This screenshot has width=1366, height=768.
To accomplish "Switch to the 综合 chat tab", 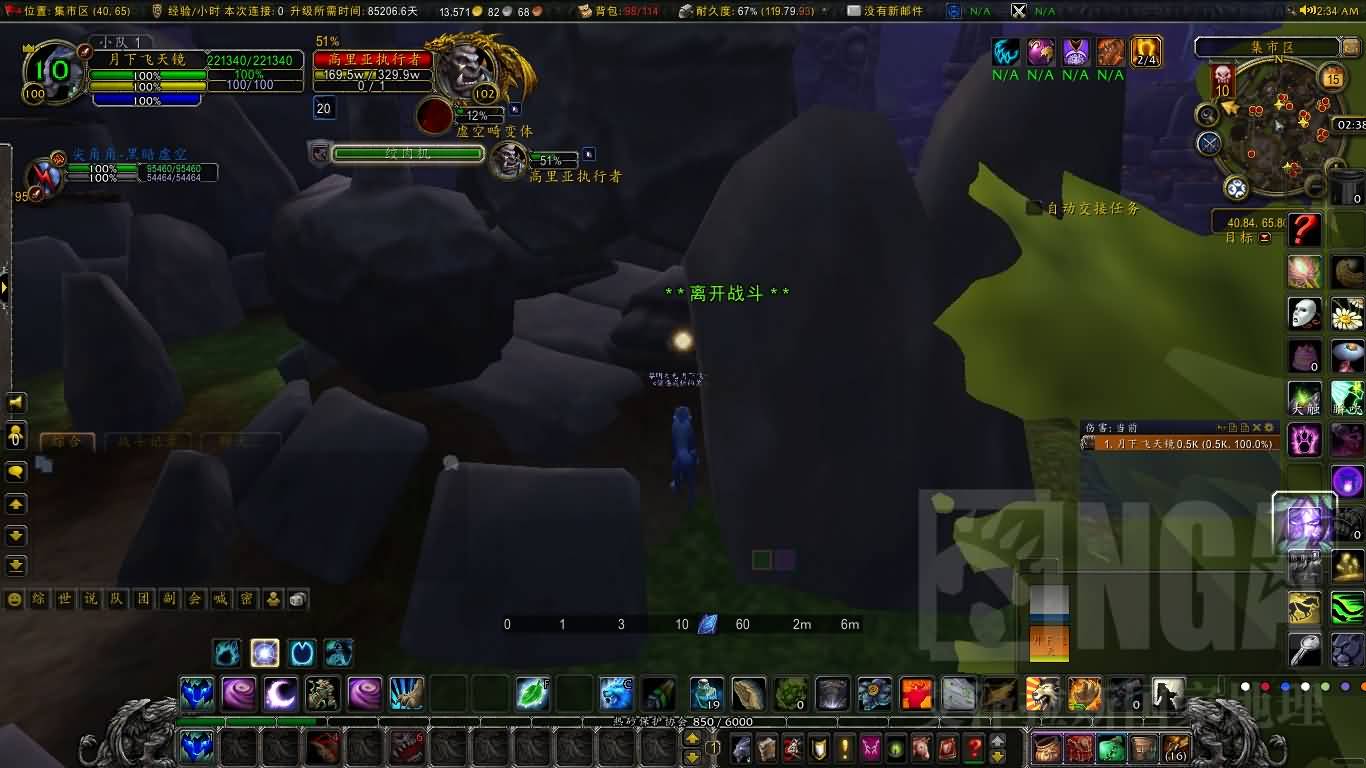I will click(x=67, y=441).
